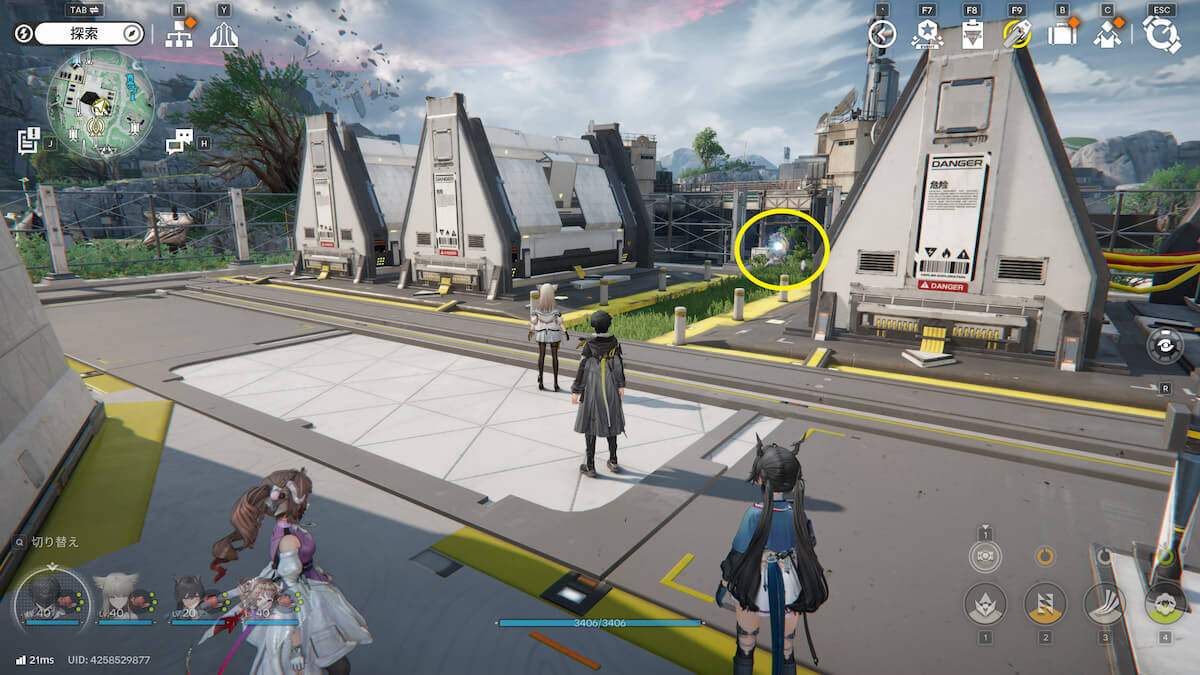
Task: Open the backpack inventory icon
Action: [x=1062, y=34]
